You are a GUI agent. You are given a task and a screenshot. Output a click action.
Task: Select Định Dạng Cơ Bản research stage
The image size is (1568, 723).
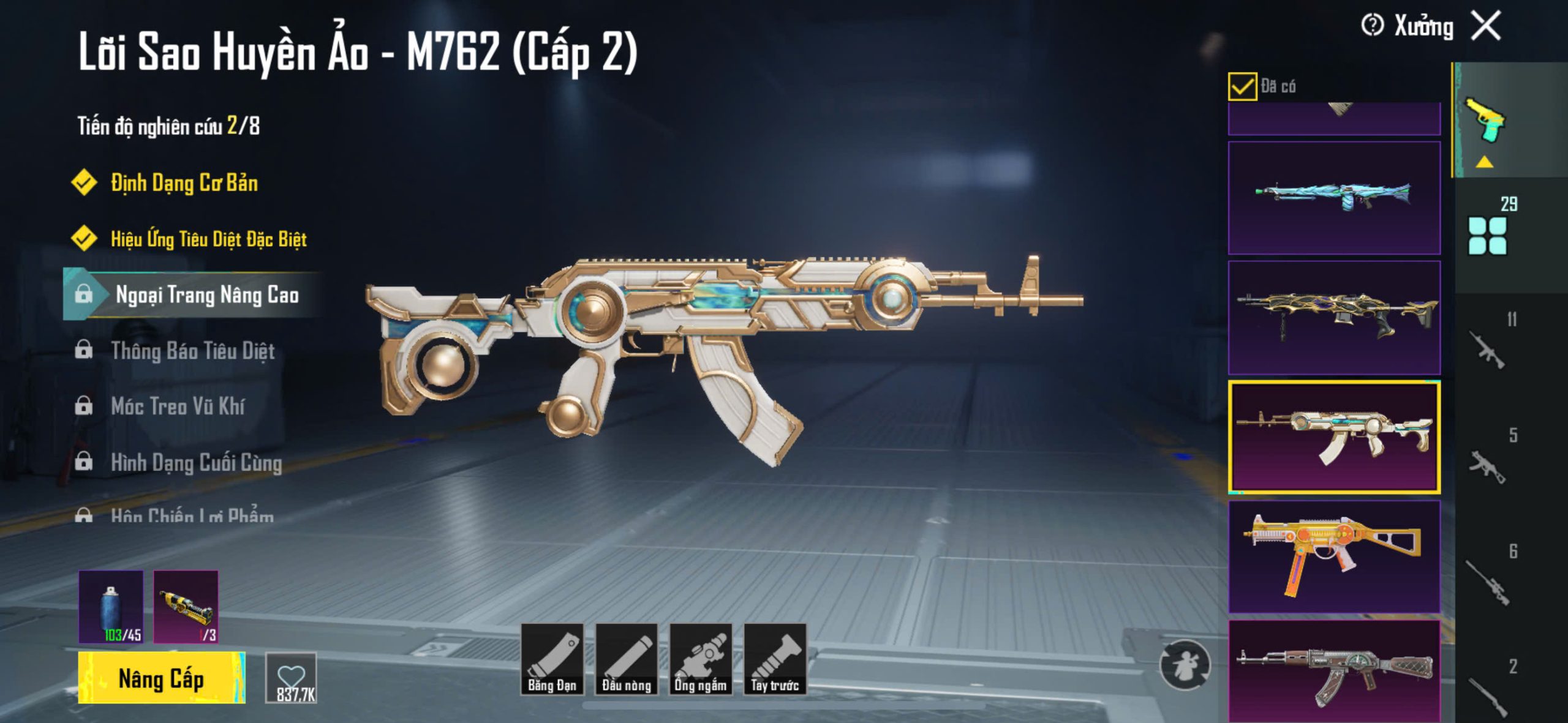(184, 182)
